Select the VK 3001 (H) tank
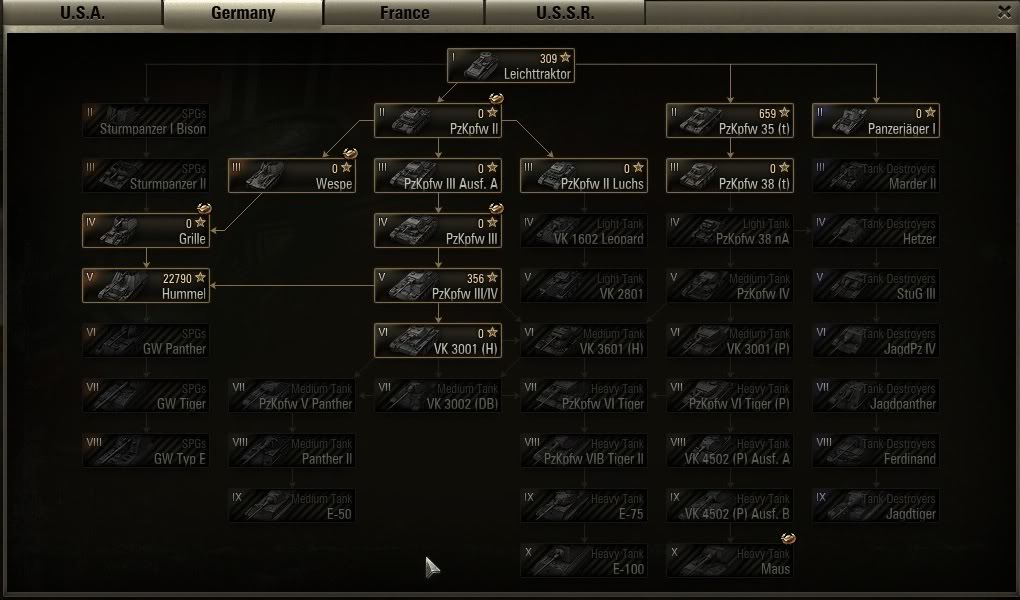This screenshot has height=600, width=1020. coord(437,341)
